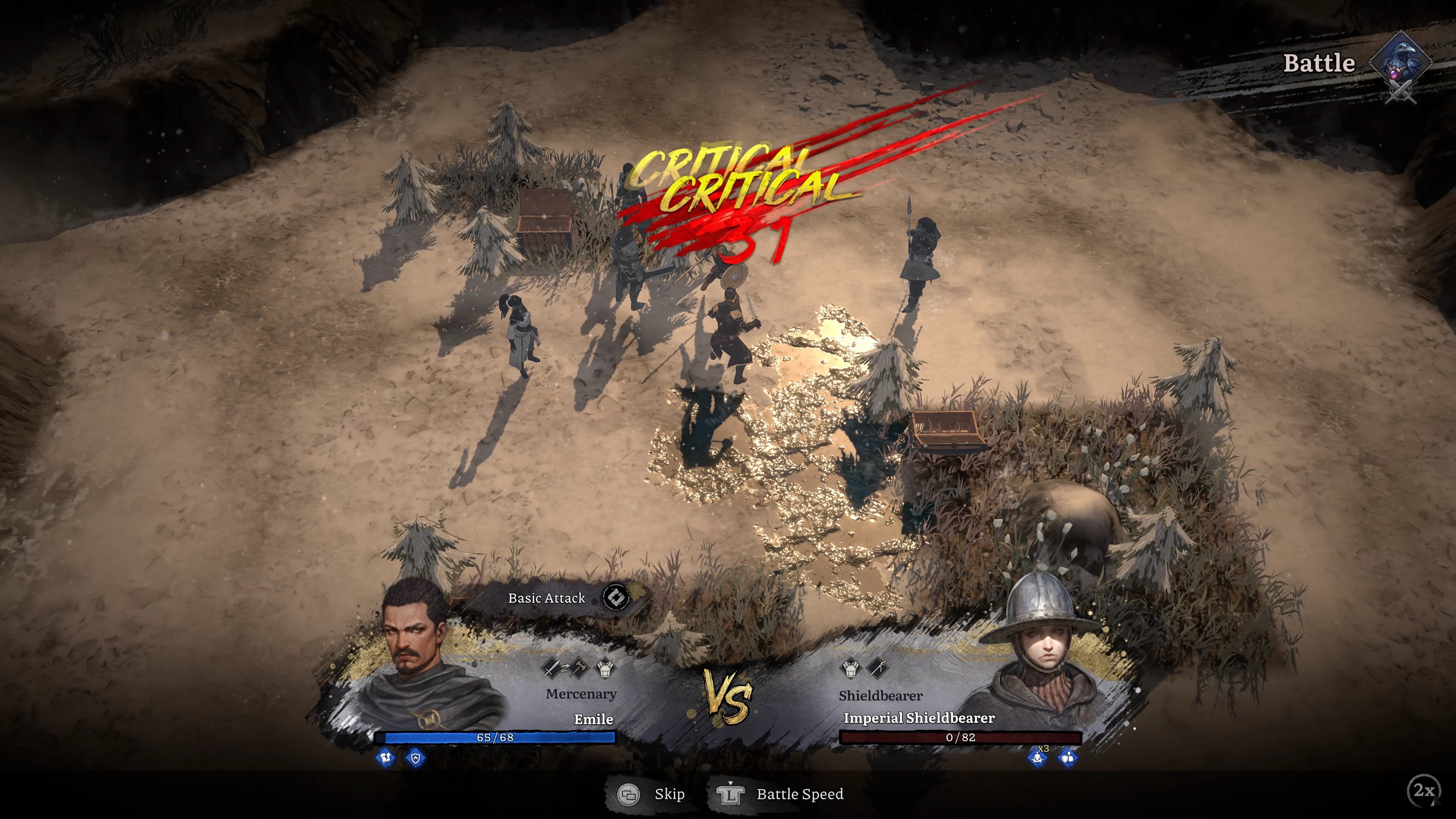The height and width of the screenshot is (819, 1456).
Task: Click the Shieldbearer's armor icon
Action: [851, 669]
